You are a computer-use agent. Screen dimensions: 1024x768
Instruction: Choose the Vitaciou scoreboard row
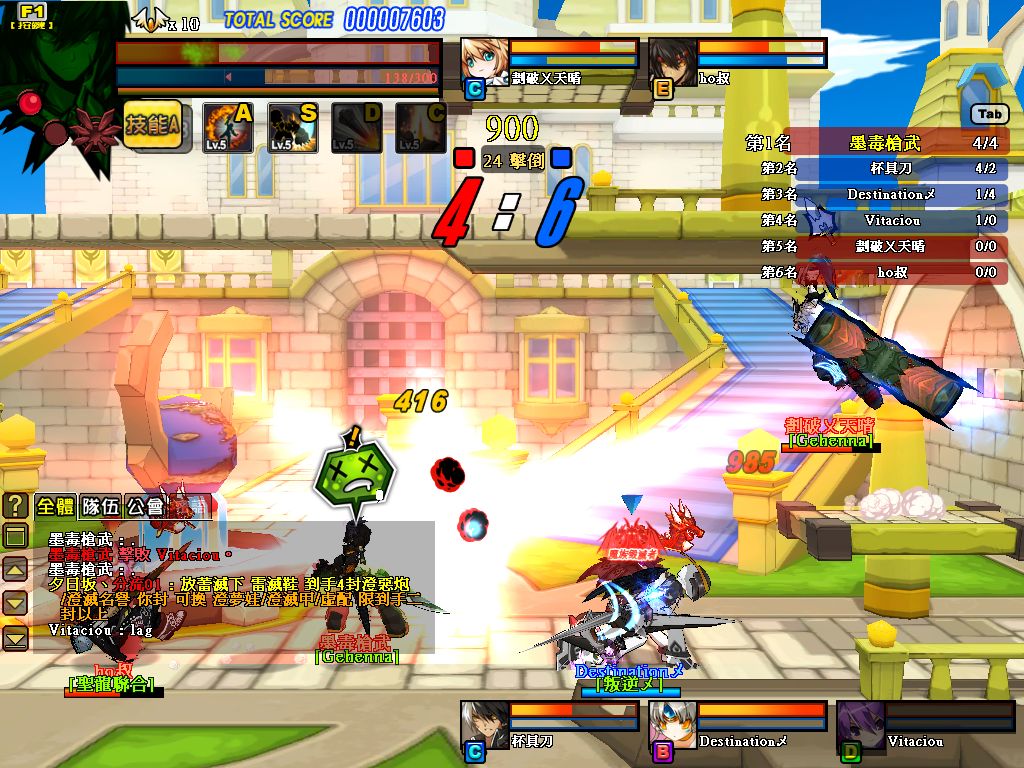(877, 220)
